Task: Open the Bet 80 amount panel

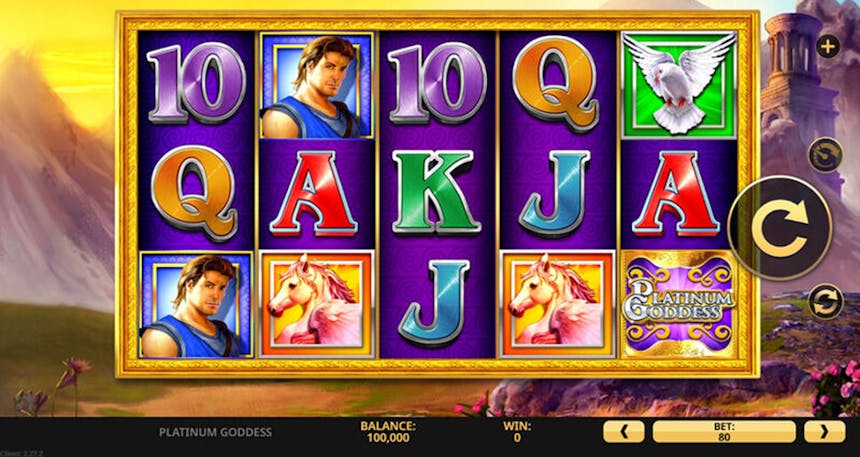Action: click(x=723, y=432)
